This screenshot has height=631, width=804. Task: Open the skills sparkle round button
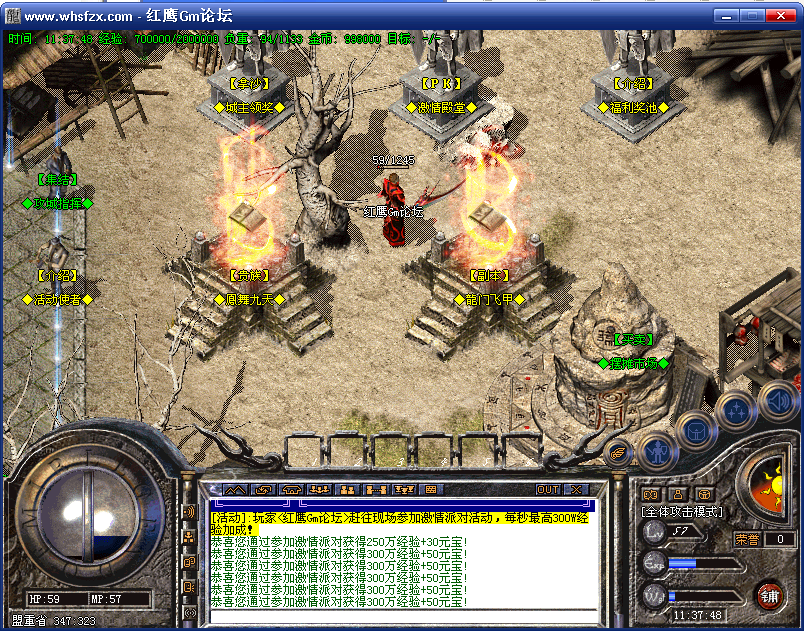(x=735, y=410)
